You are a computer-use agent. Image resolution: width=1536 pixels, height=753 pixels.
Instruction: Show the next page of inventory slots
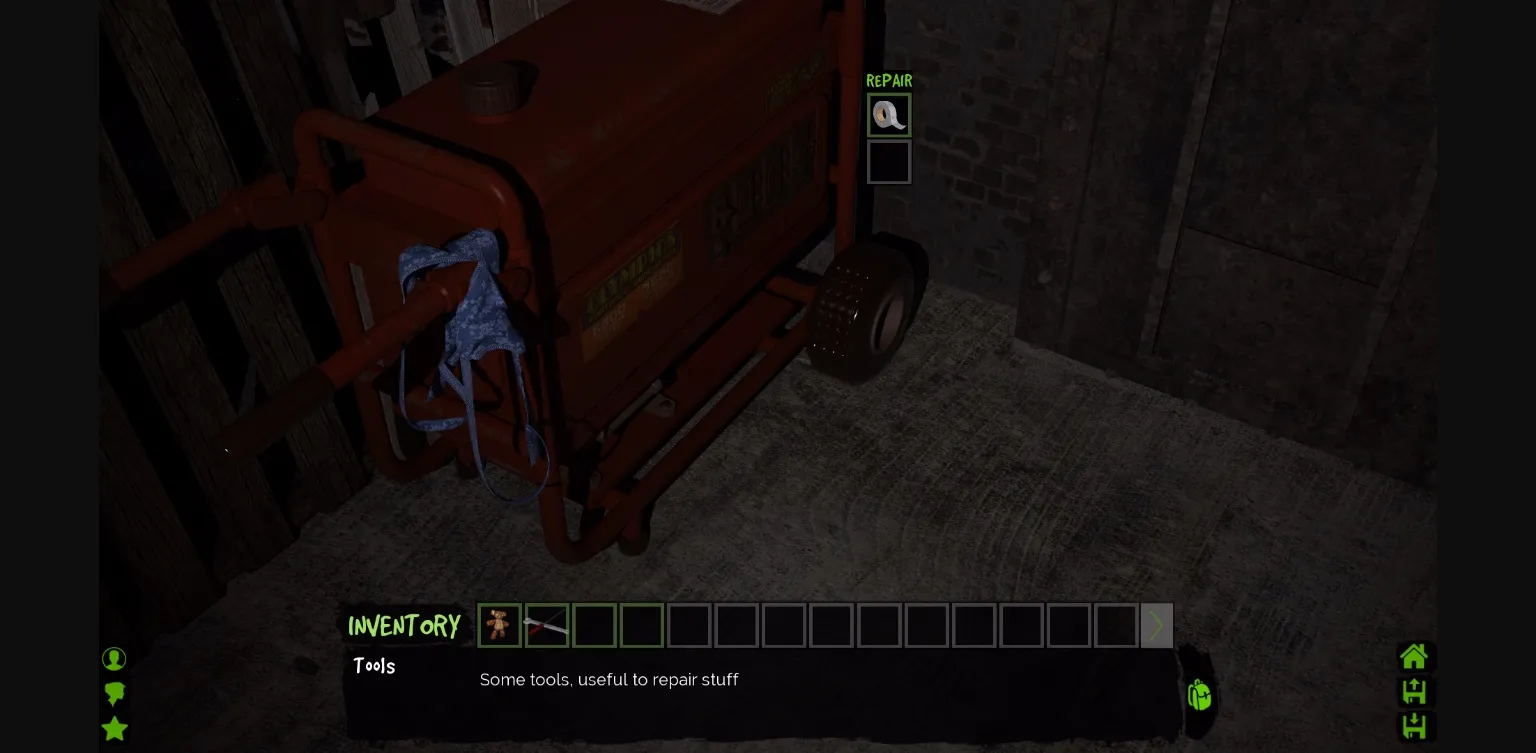coord(1156,625)
